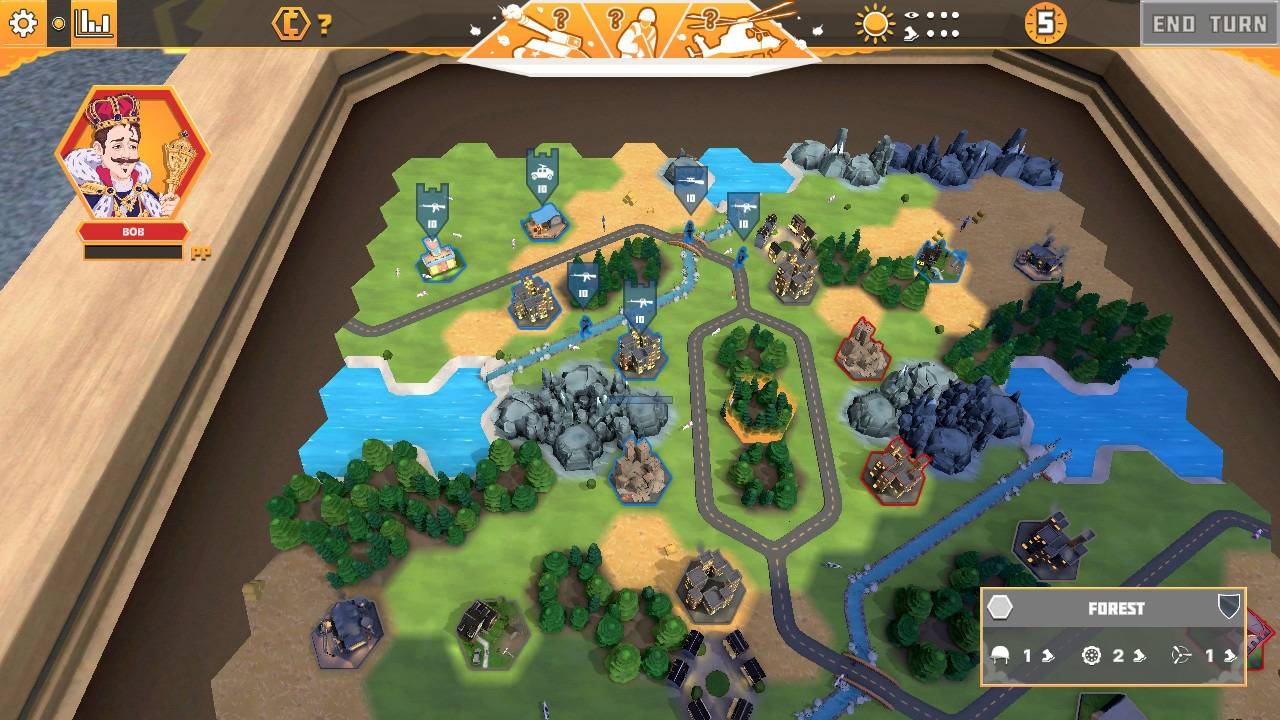1280x720 pixels.
Task: Click the helmet infantry stat on the Forest panel
Action: pyautogui.click(x=1000, y=656)
